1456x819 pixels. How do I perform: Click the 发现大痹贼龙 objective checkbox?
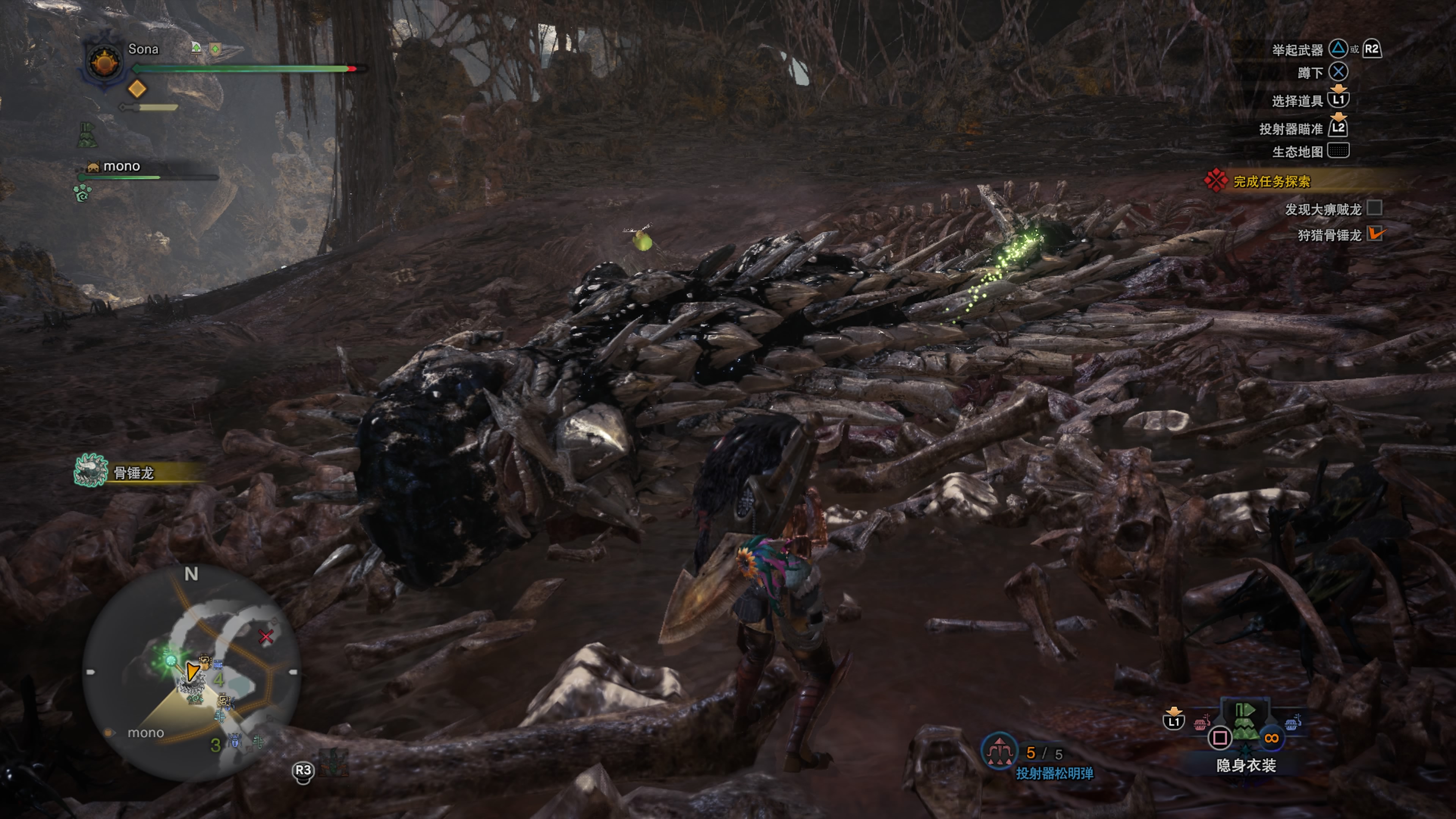pos(1374,208)
